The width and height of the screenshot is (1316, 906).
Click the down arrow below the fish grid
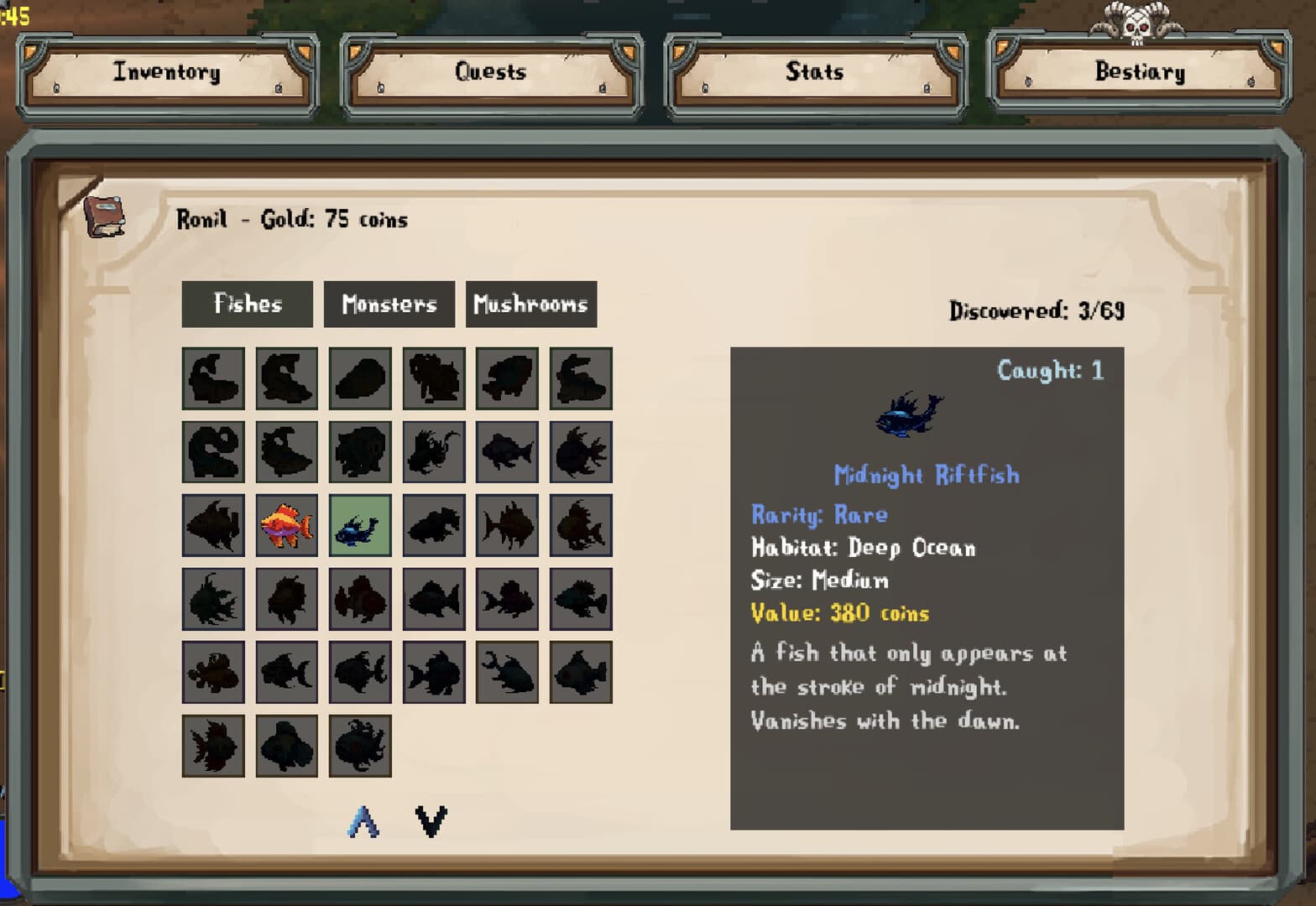point(431,820)
